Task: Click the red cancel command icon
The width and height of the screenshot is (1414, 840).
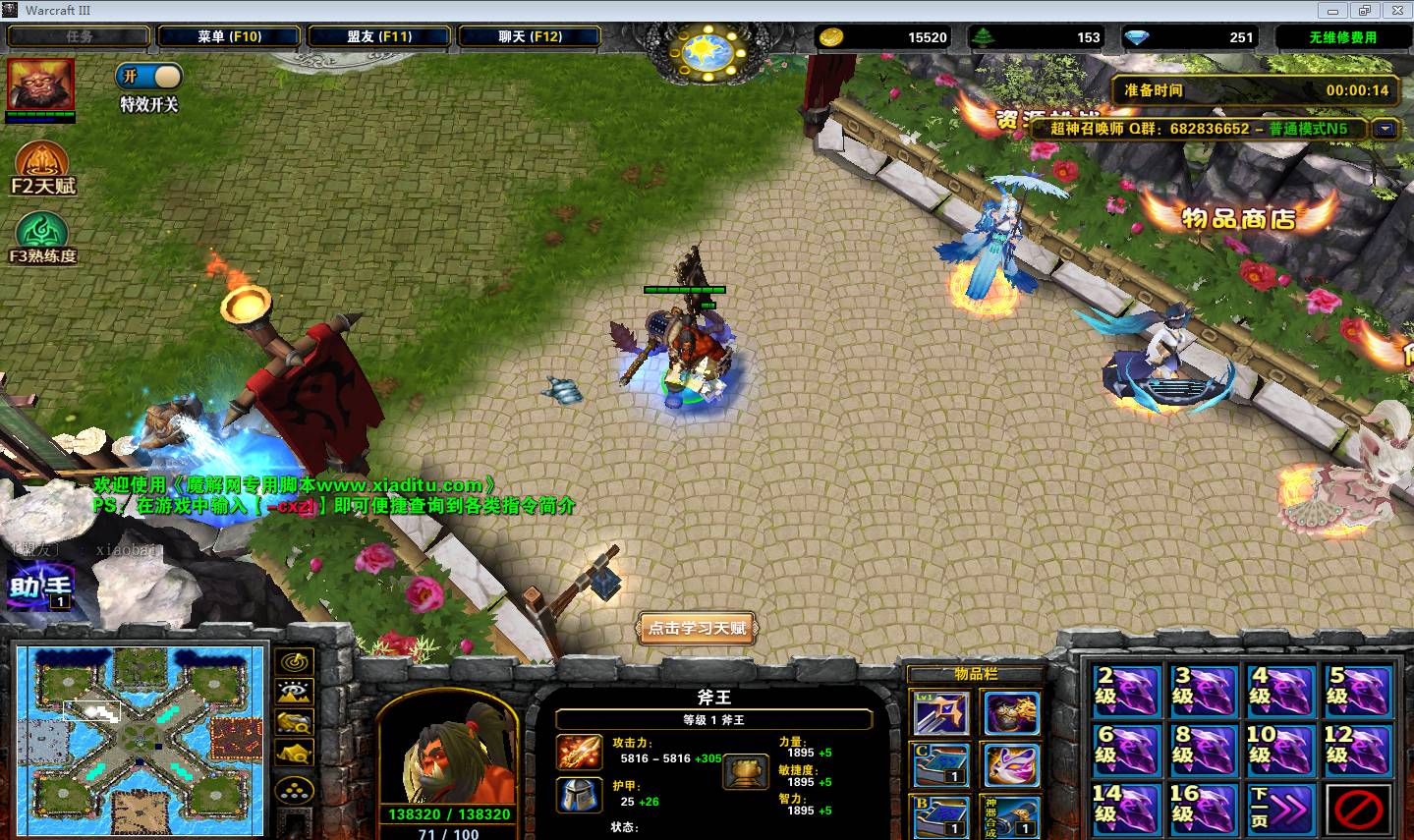Action: click(1359, 809)
